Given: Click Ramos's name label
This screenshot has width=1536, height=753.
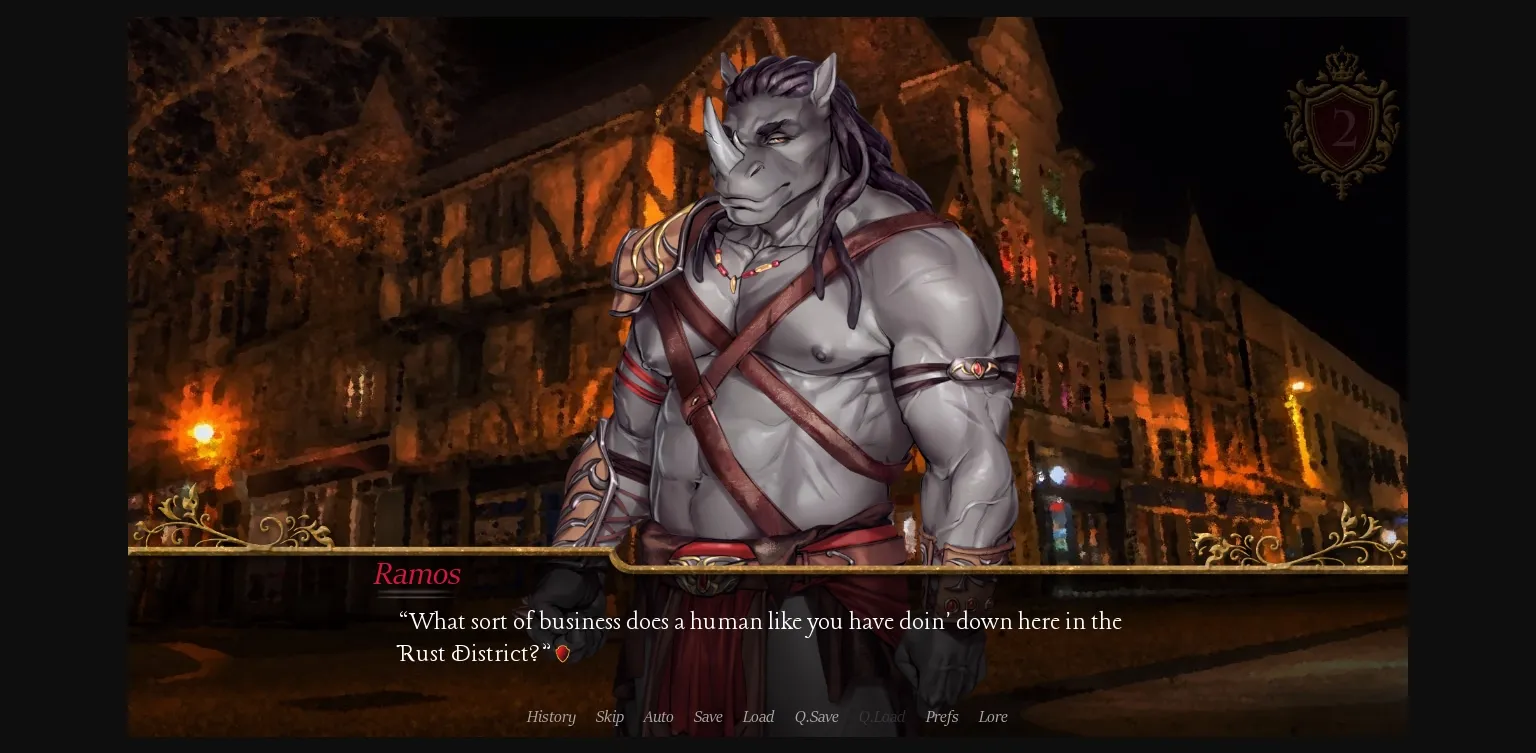Looking at the screenshot, I should pos(416,574).
